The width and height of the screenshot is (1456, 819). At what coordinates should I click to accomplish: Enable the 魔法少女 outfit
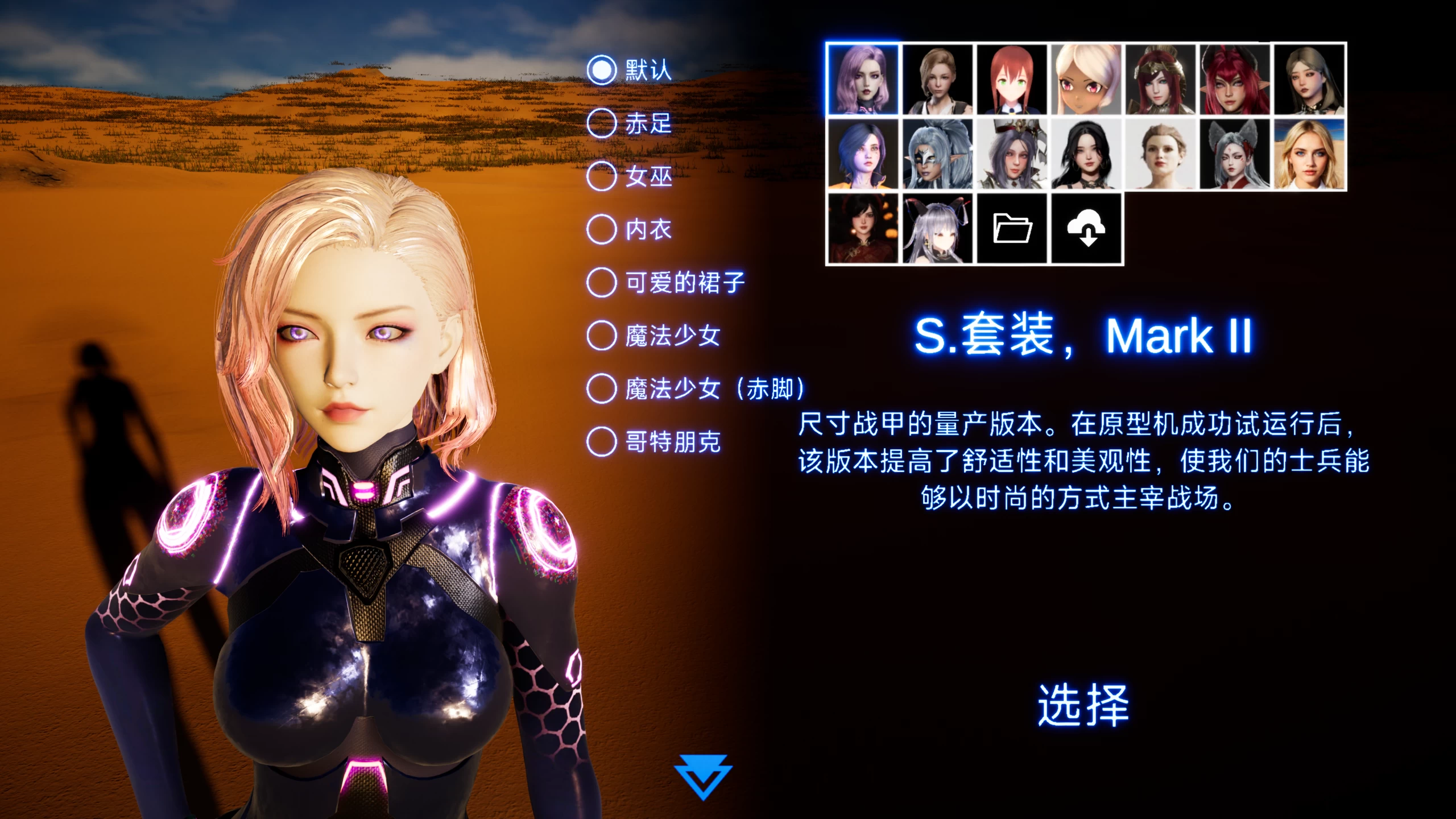[x=601, y=334]
